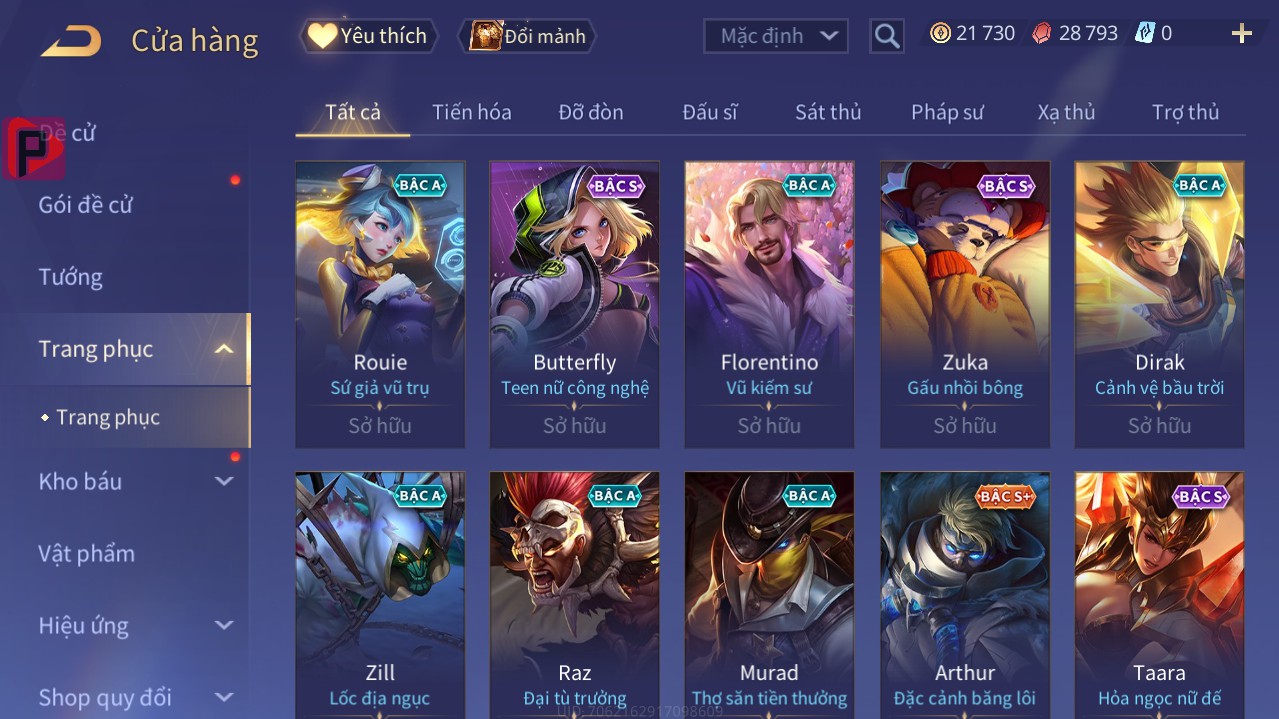Go to the Tướng shop section

click(x=71, y=277)
